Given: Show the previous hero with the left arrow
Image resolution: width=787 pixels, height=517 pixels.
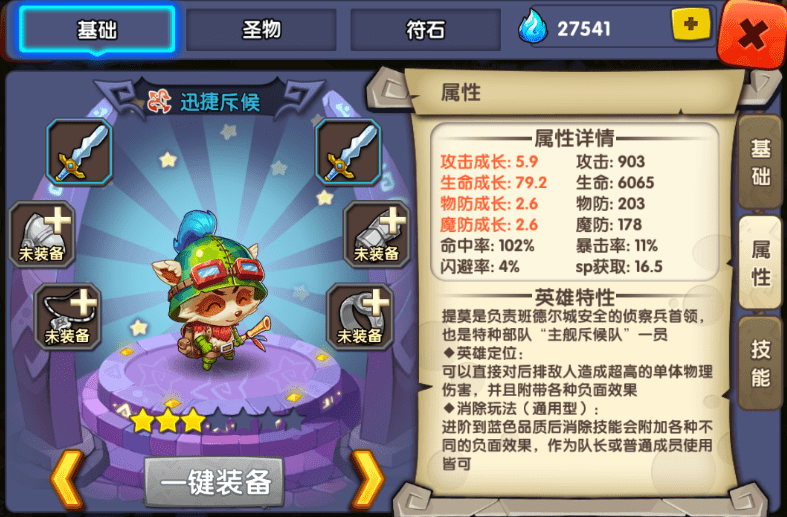Looking at the screenshot, I should [65, 479].
